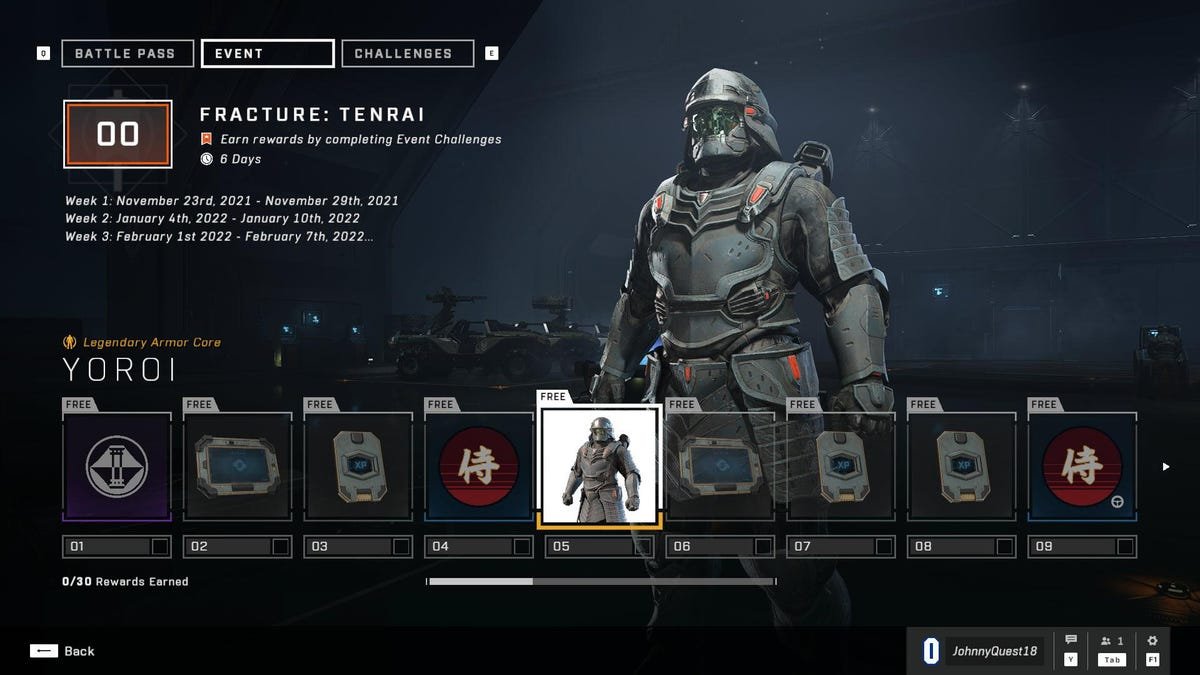1200x675 pixels.
Task: Select the tier 01 purple emblem reward
Action: [x=117, y=466]
